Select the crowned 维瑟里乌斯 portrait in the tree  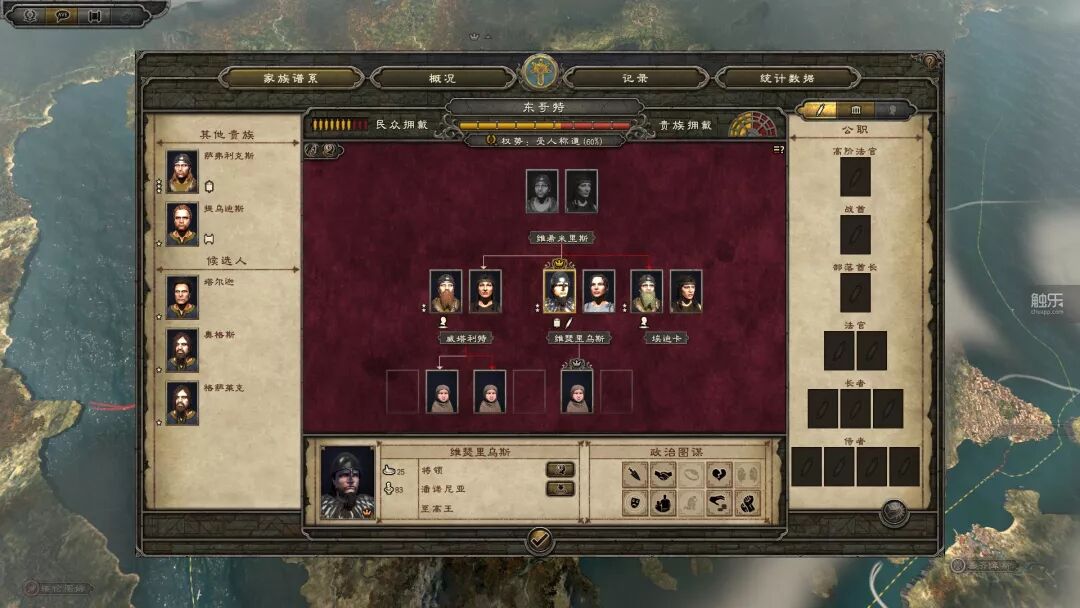point(560,291)
